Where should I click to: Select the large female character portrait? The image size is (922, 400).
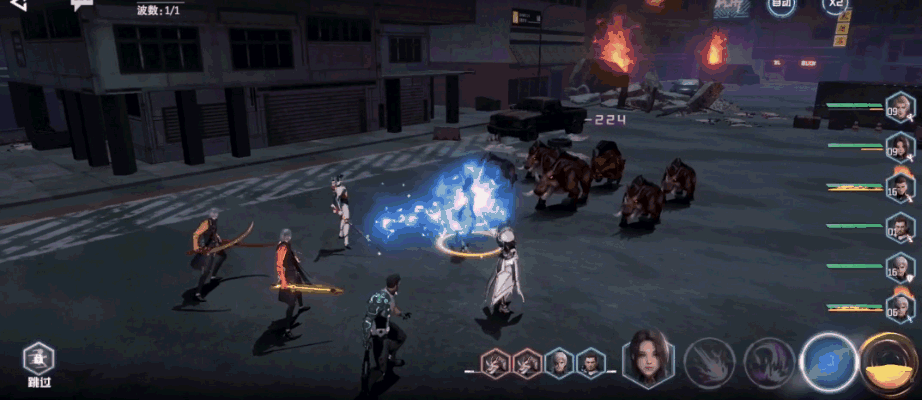point(648,361)
